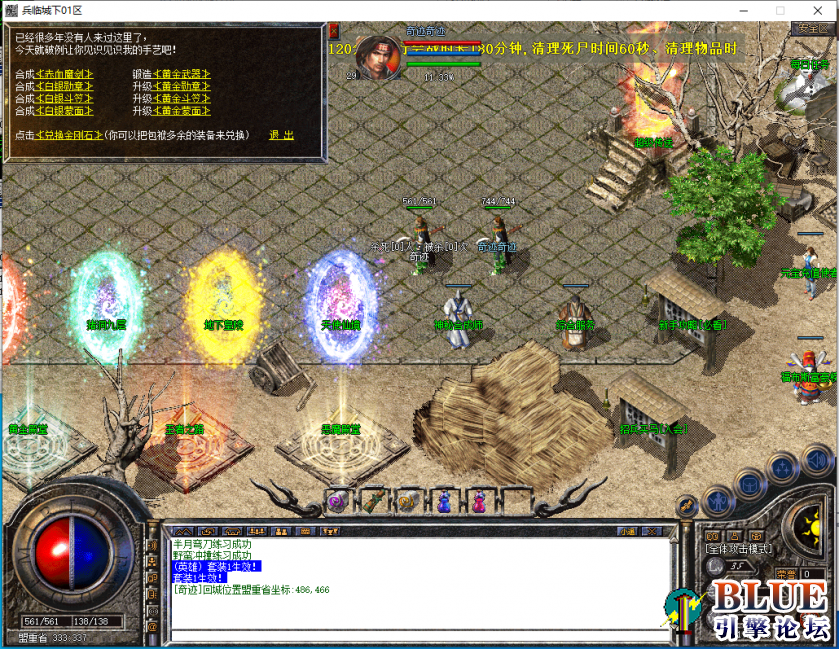
Task: Select the hero portrait at the top
Action: point(377,53)
